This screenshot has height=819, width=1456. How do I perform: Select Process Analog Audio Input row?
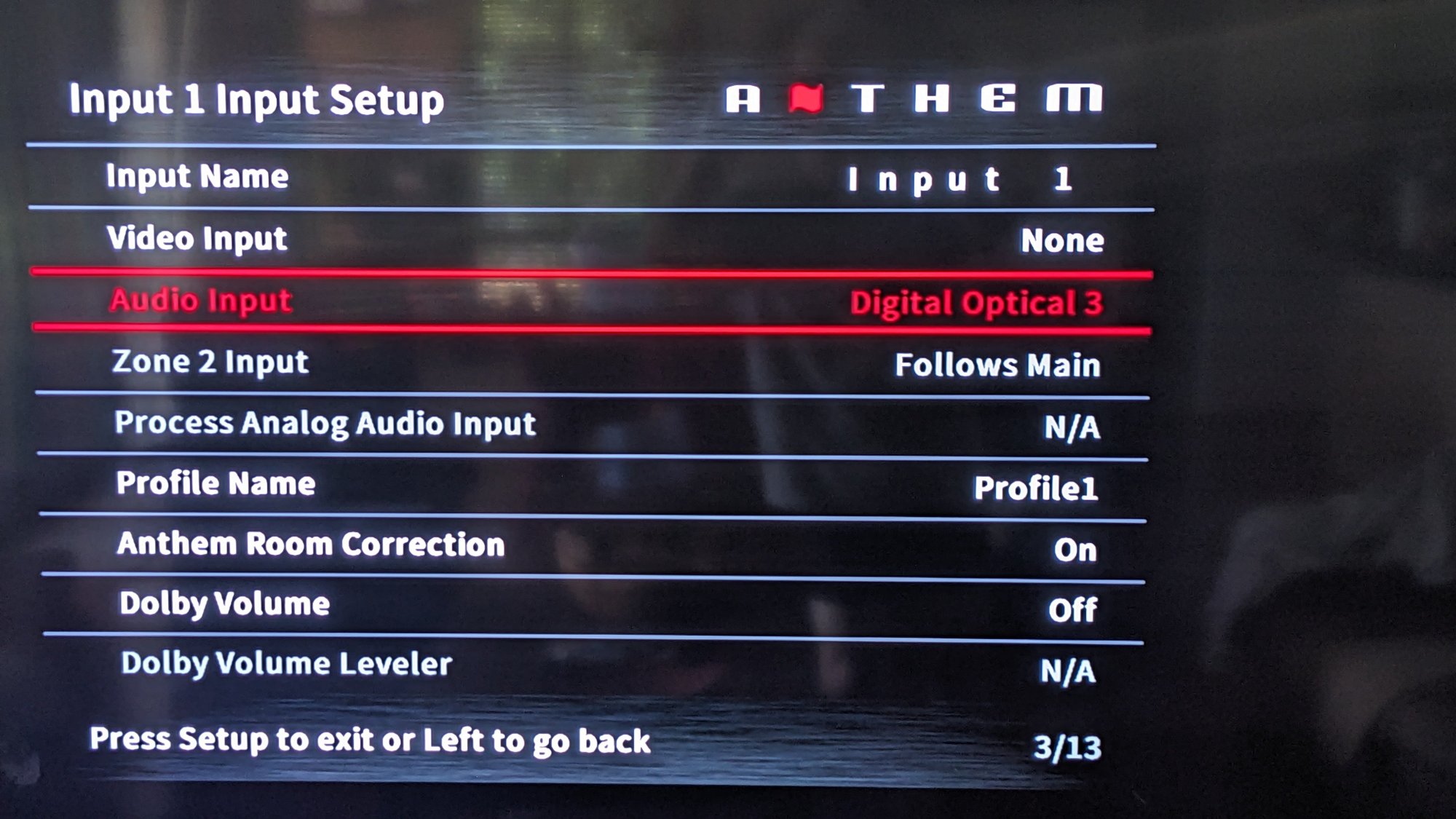point(324,424)
